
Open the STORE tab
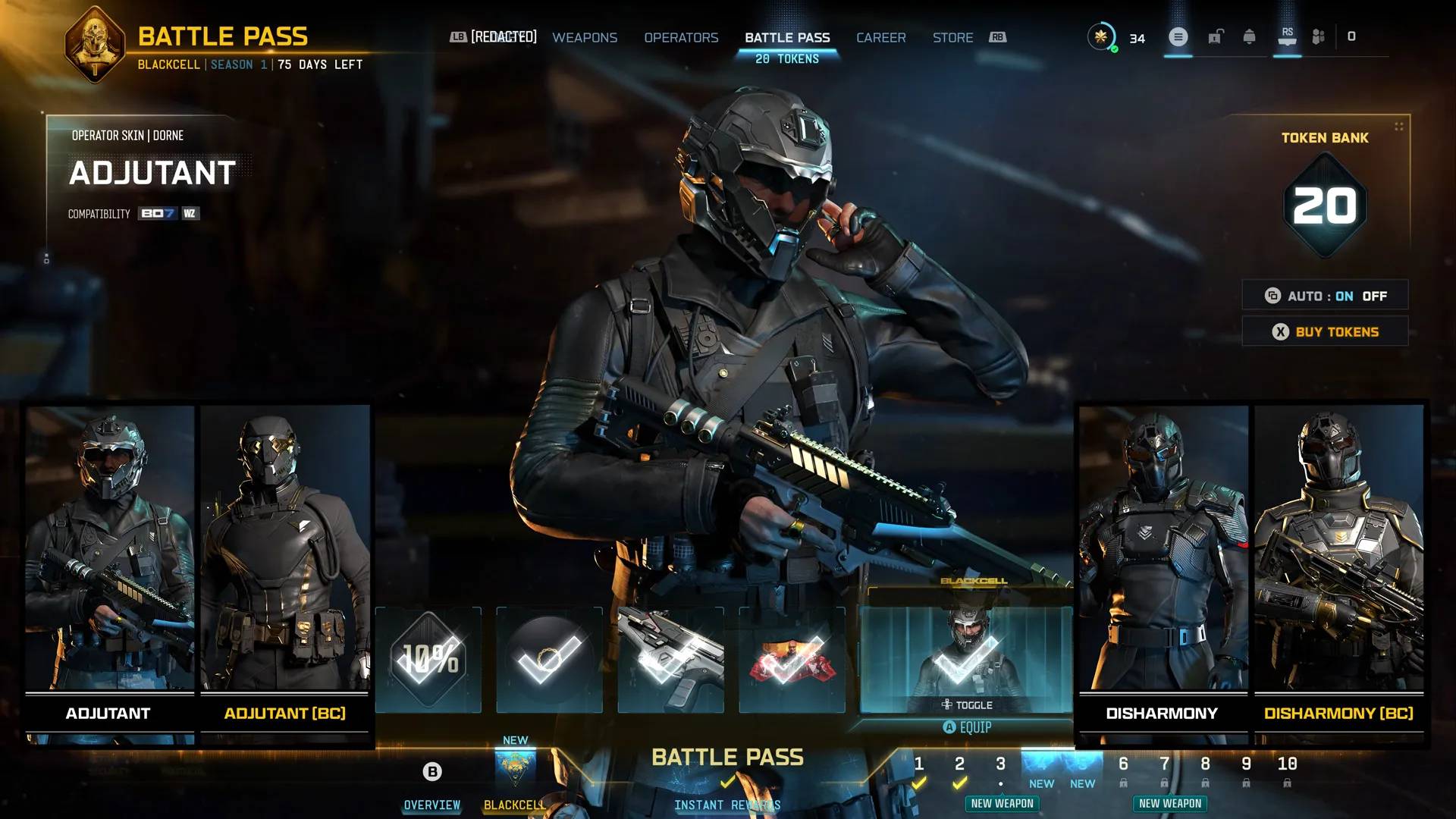(952, 37)
